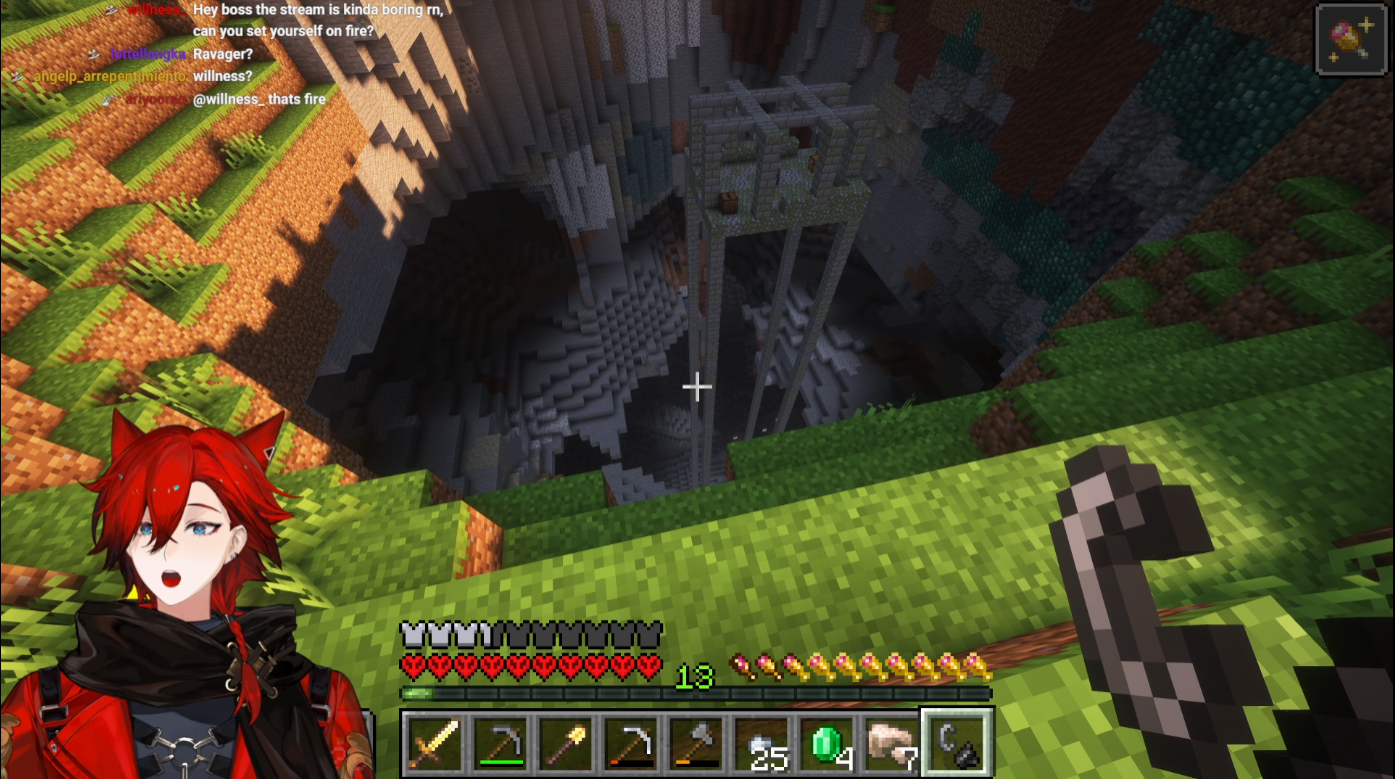
Task: Click the highlighted flint and steel slot
Action: click(x=957, y=743)
